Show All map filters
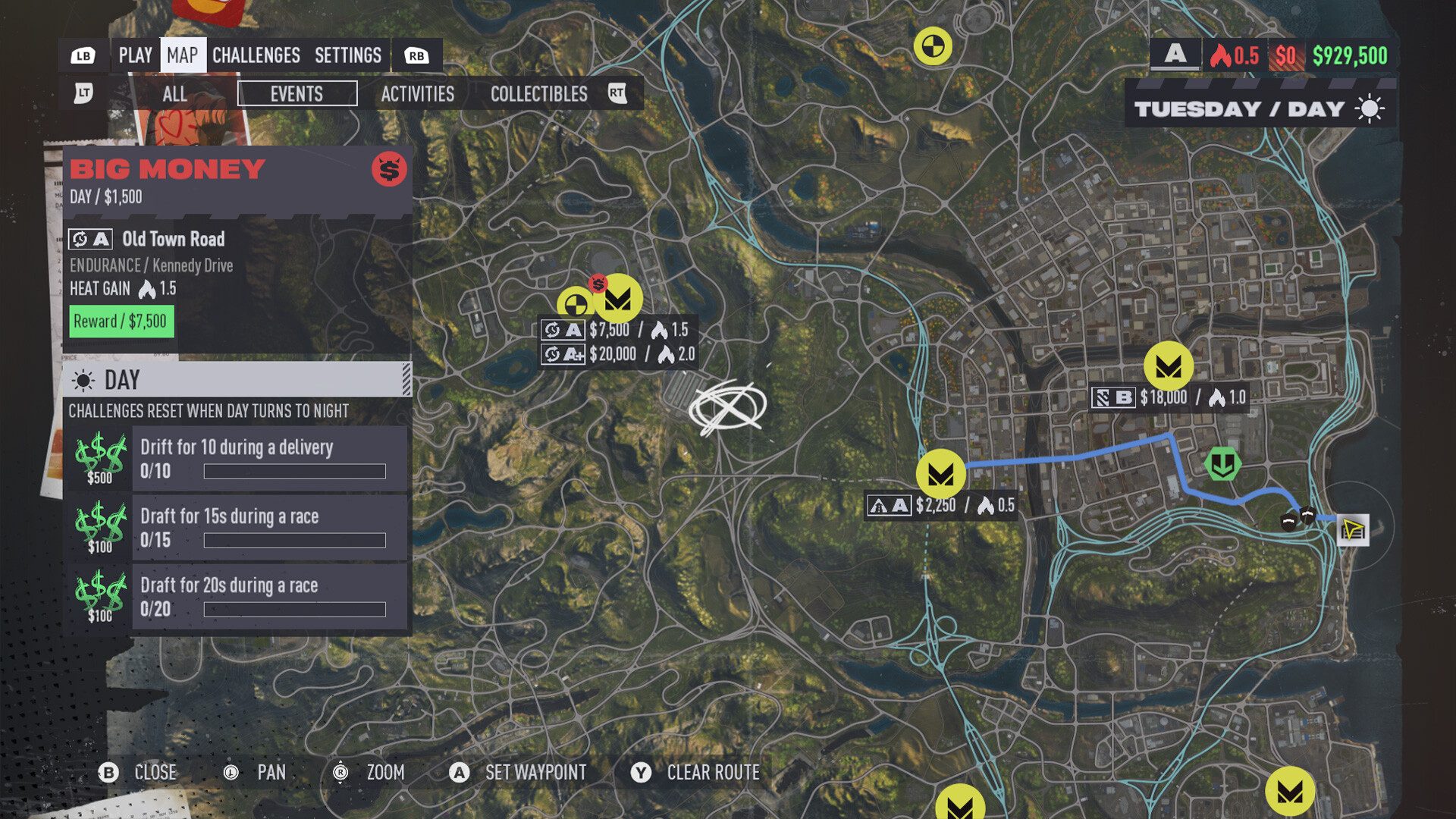Screen dimensions: 1456x819 coord(174,94)
